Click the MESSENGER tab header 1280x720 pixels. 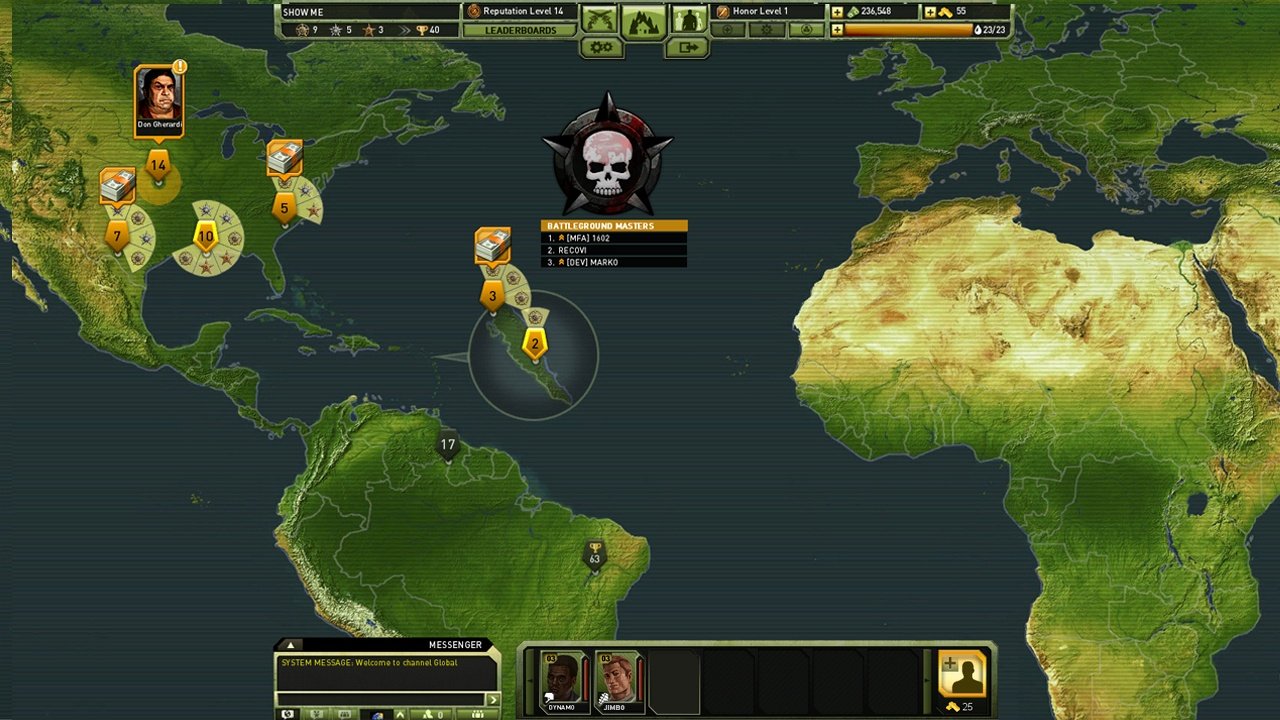[455, 644]
